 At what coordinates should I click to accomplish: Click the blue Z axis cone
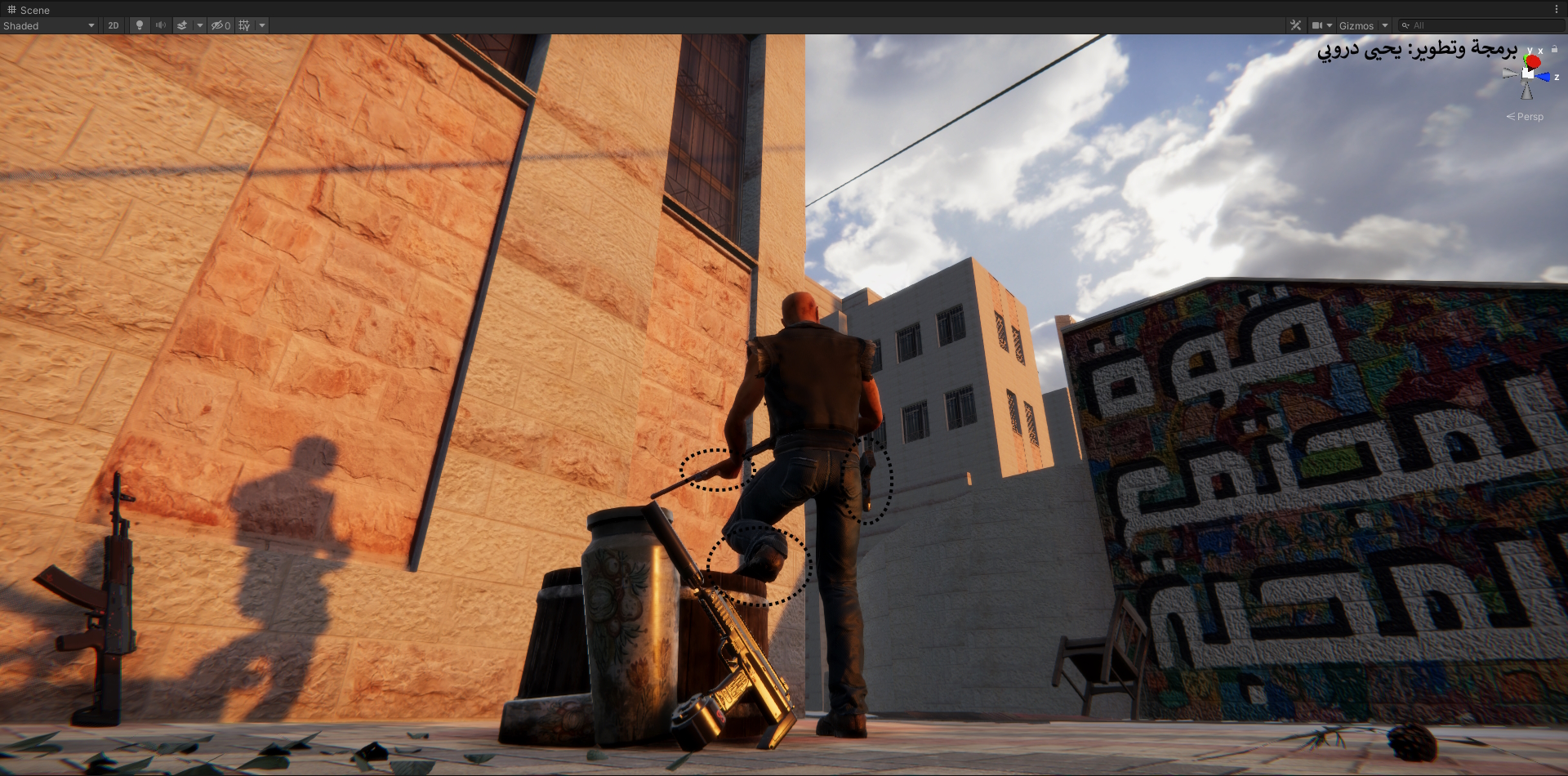pyautogui.click(x=1543, y=77)
